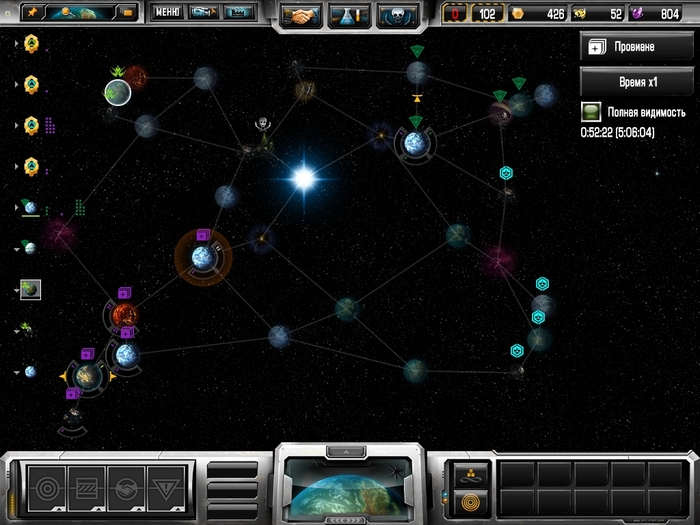Image resolution: width=700 pixels, height=525 pixels.
Task: Click the Провиане button
Action: [x=636, y=47]
